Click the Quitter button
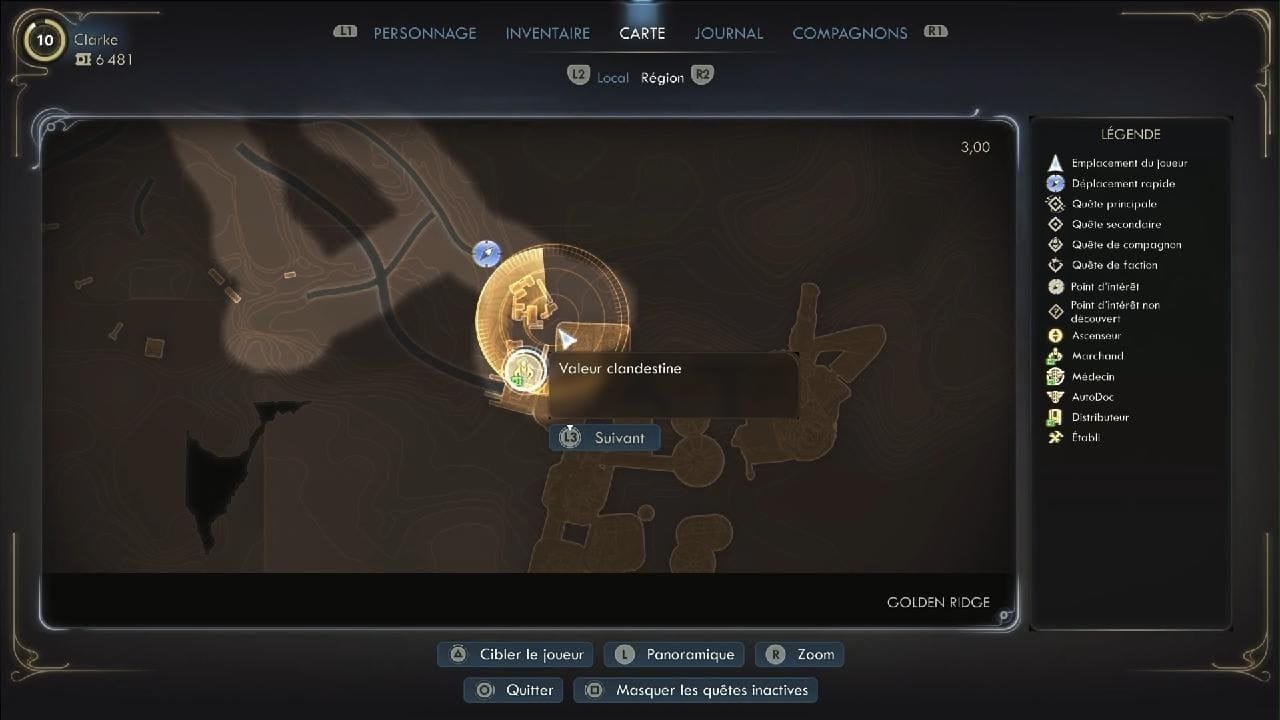This screenshot has width=1280, height=720. click(512, 690)
